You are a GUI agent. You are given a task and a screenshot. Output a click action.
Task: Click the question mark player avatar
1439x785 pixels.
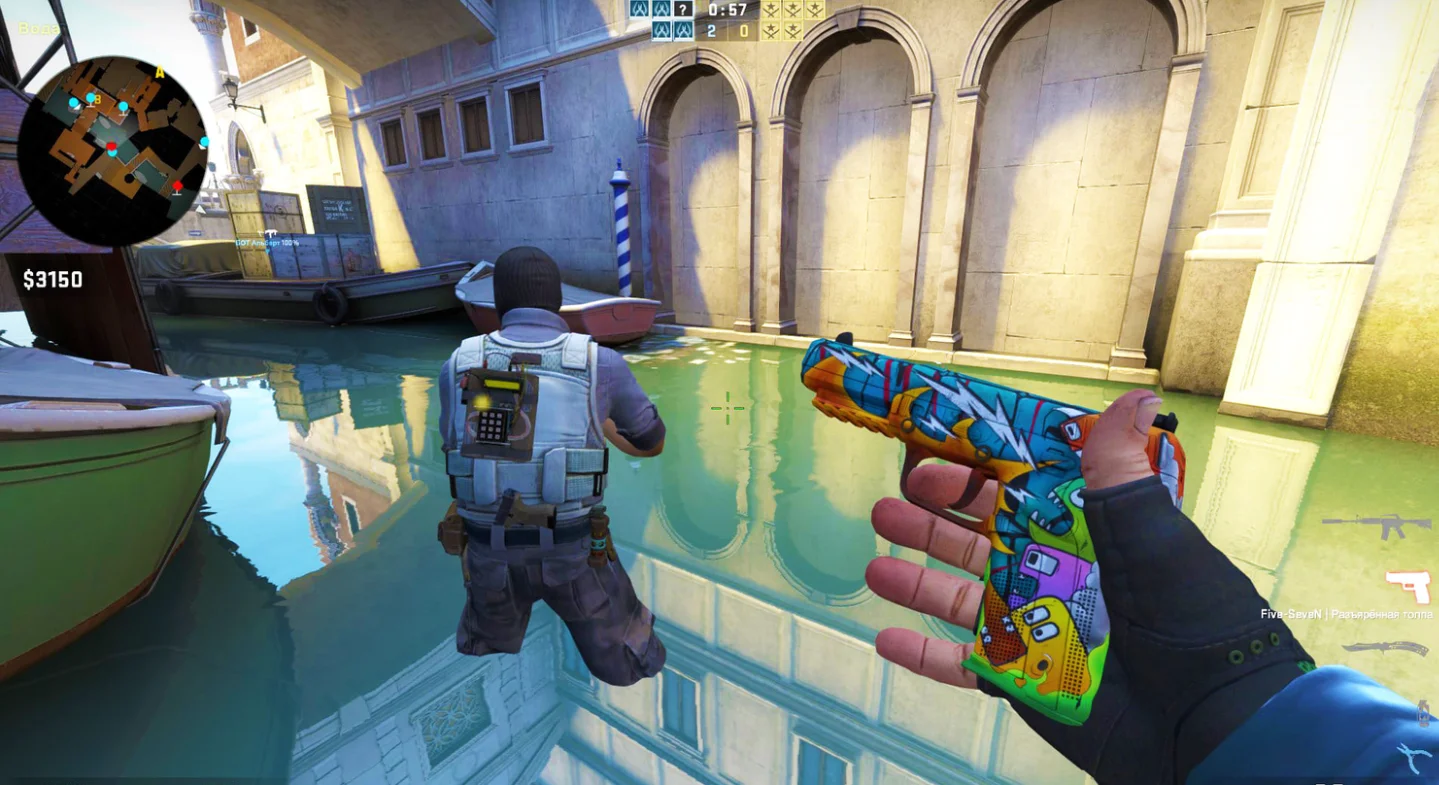683,10
